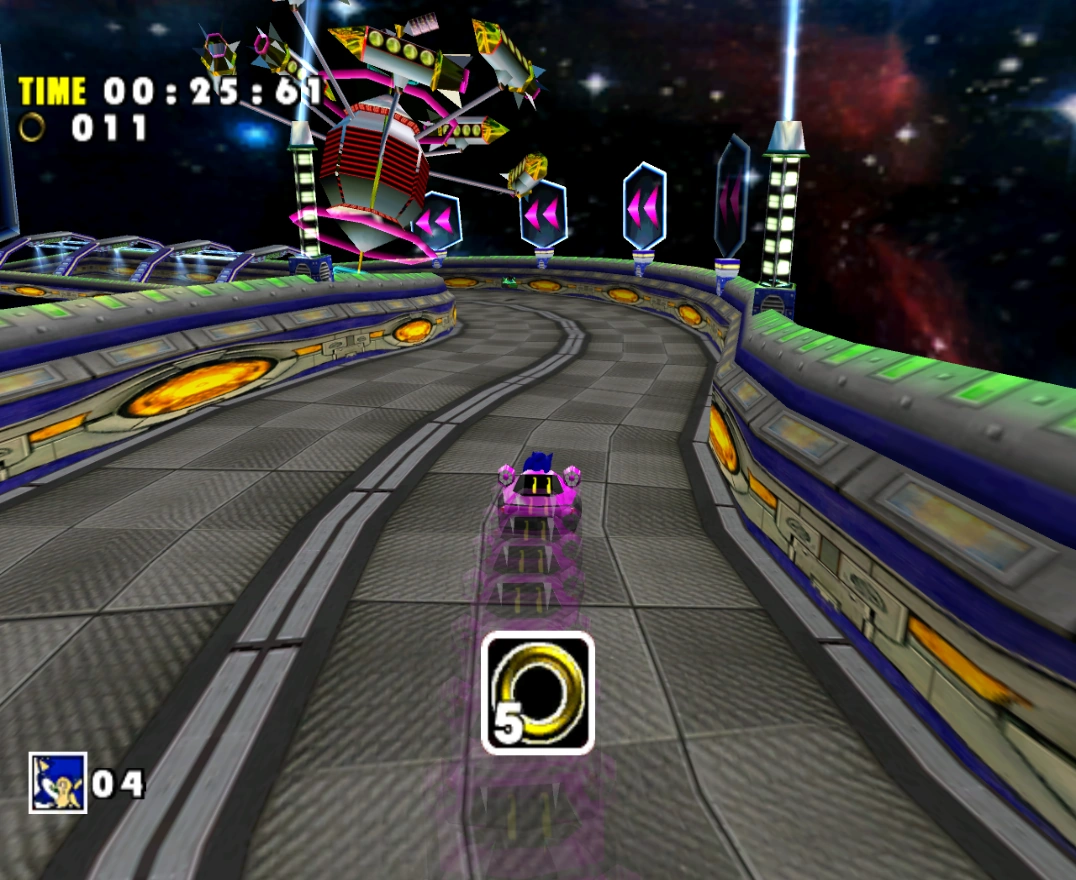Click the 5-ring bonus item icon
This screenshot has height=880, width=1076.
coord(538,692)
